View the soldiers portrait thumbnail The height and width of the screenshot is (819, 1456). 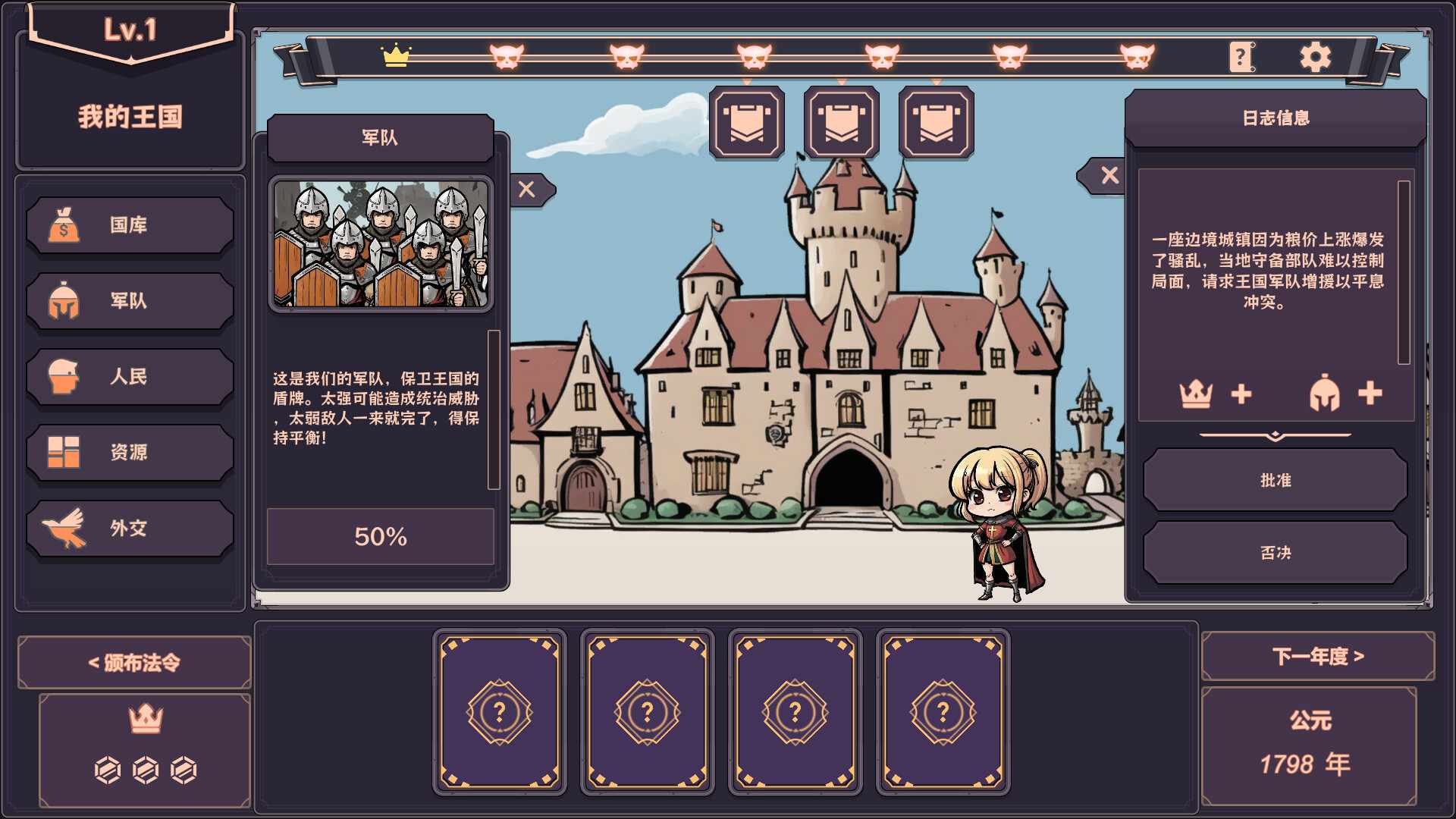[381, 244]
